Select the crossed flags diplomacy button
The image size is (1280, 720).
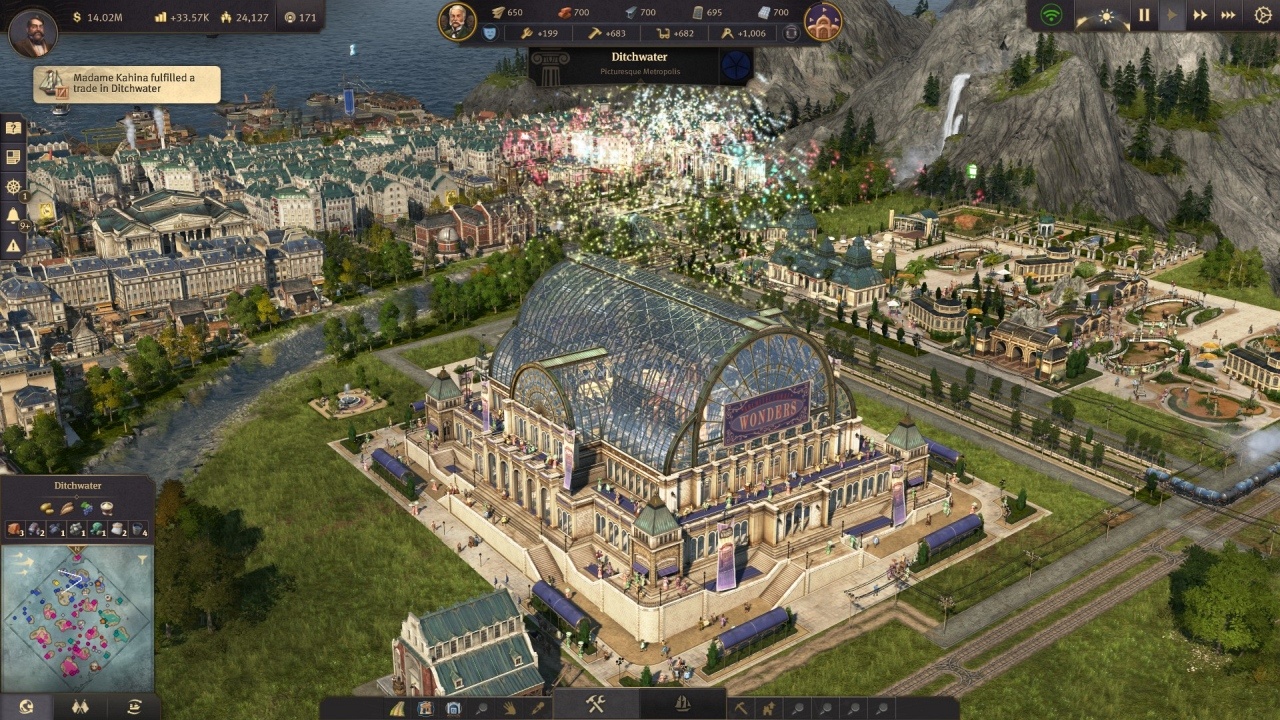pos(80,707)
